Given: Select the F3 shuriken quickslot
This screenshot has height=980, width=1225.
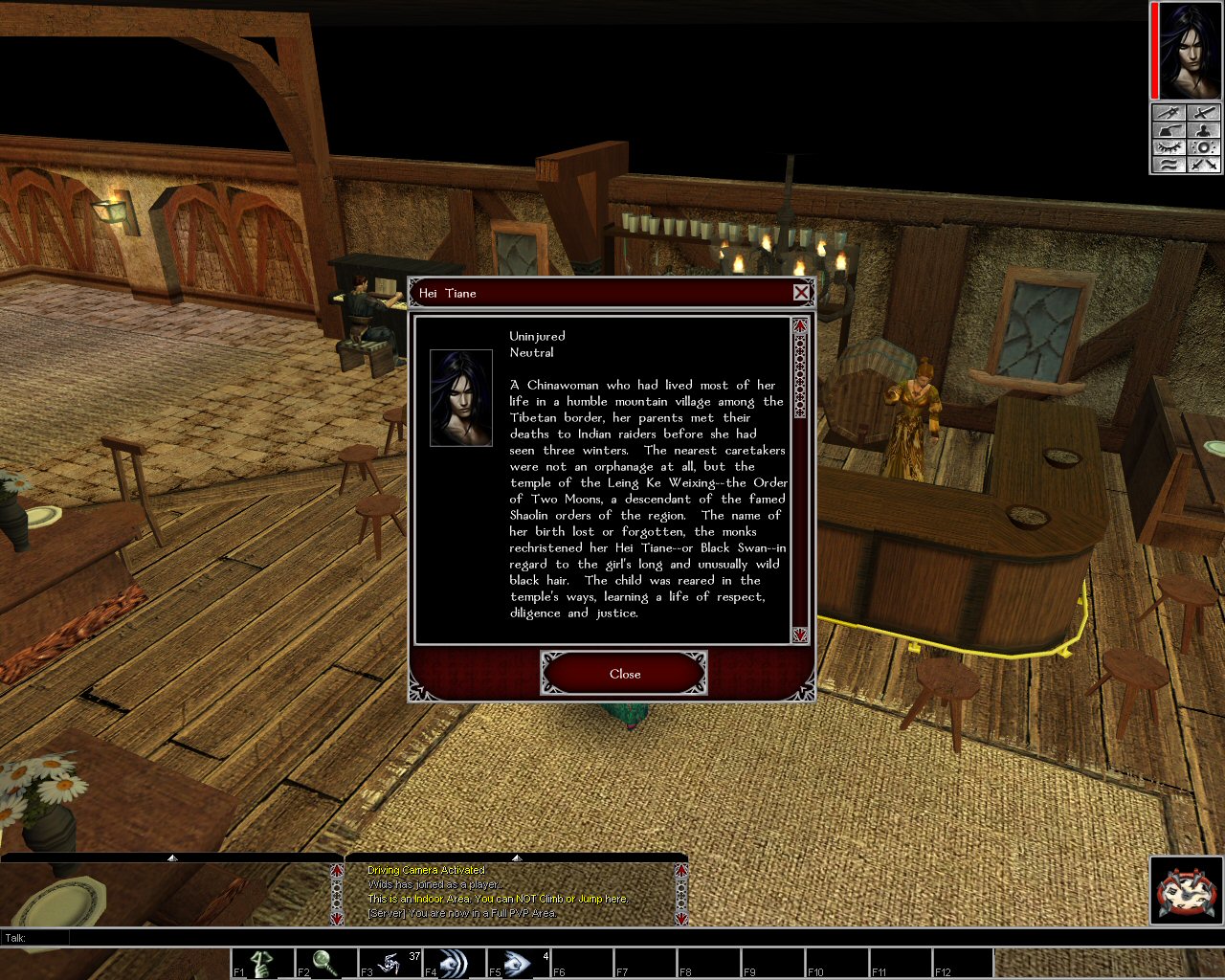Looking at the screenshot, I should pos(390,963).
